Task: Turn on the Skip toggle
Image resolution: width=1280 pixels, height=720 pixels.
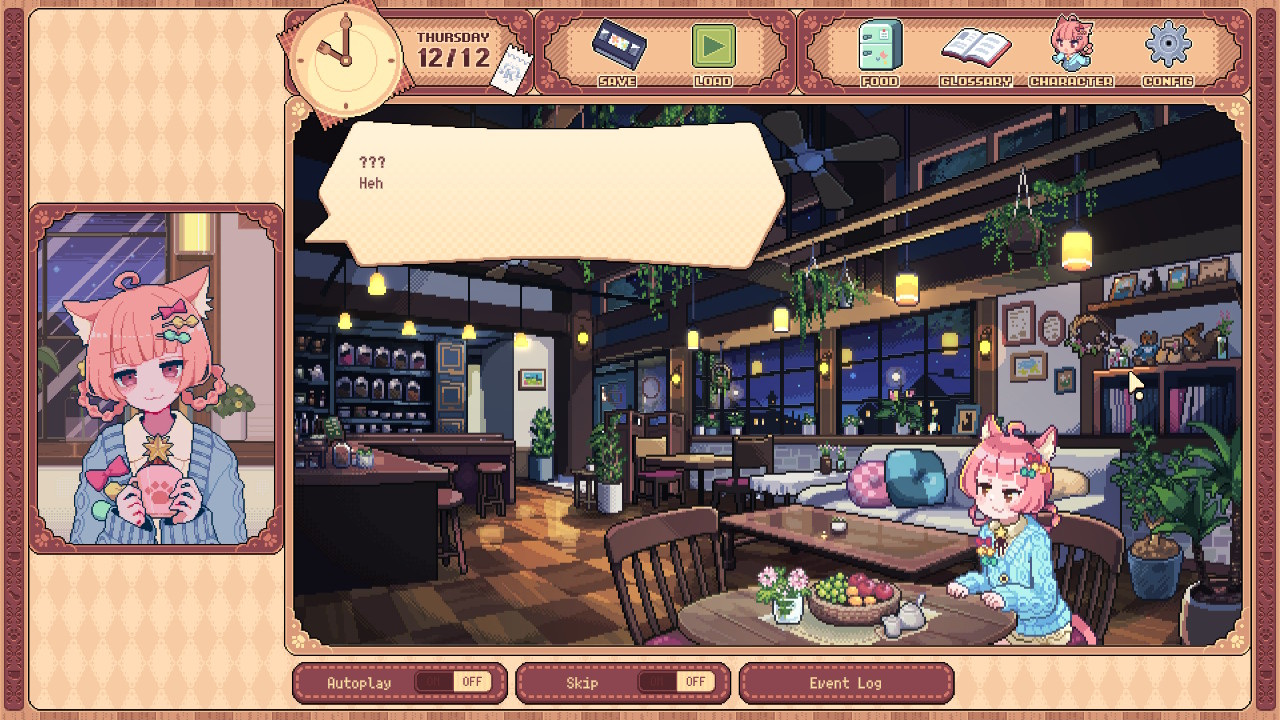Action: [x=675, y=682]
